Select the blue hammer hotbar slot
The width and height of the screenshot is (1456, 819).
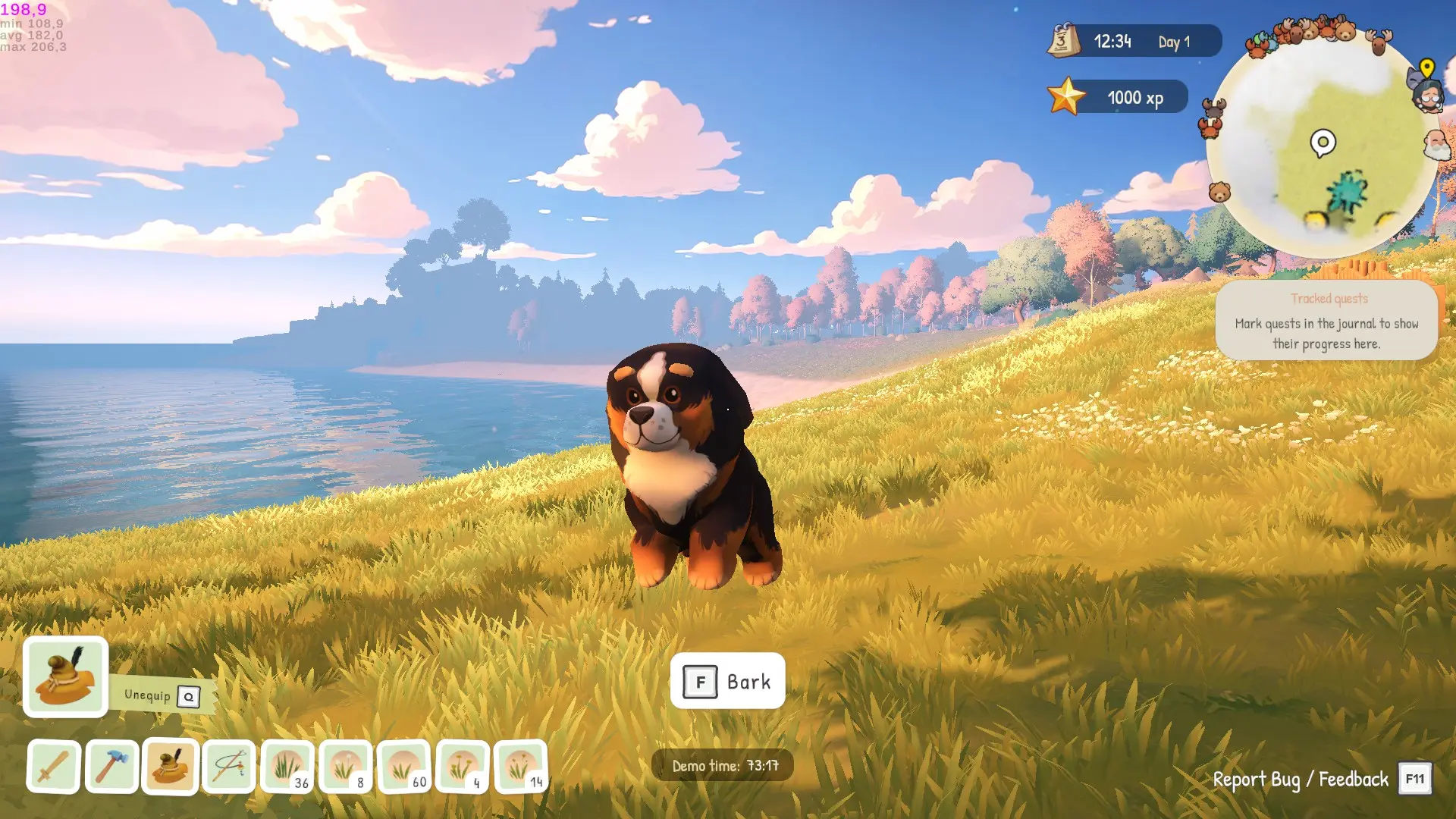pyautogui.click(x=111, y=767)
